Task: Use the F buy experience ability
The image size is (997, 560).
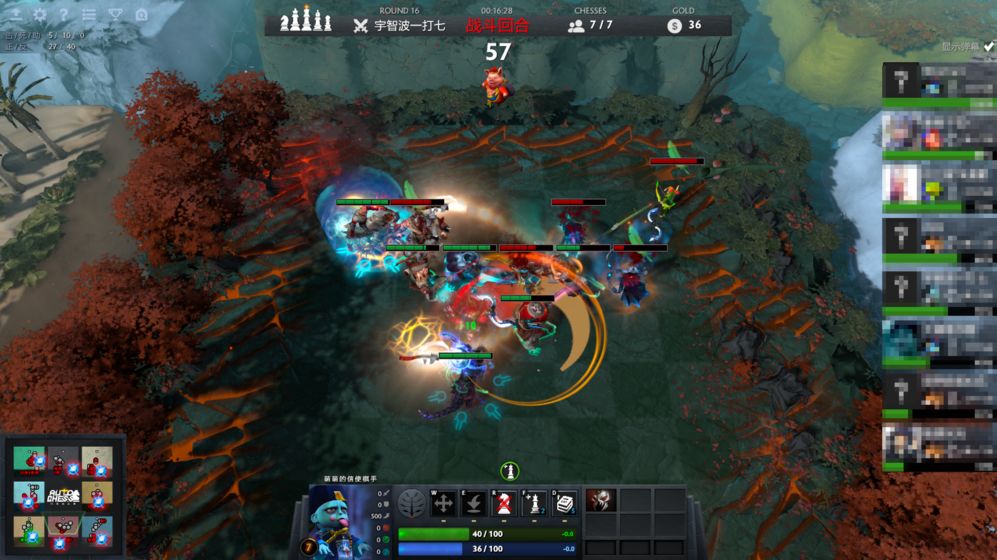Action: pos(535,504)
